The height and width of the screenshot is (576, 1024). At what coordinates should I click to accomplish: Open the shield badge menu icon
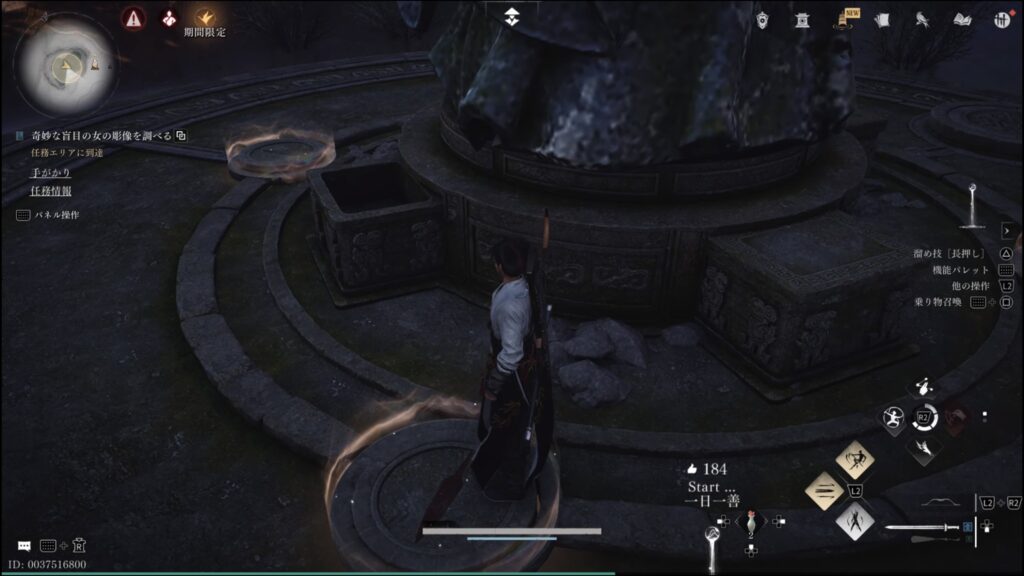pyautogui.click(x=763, y=19)
